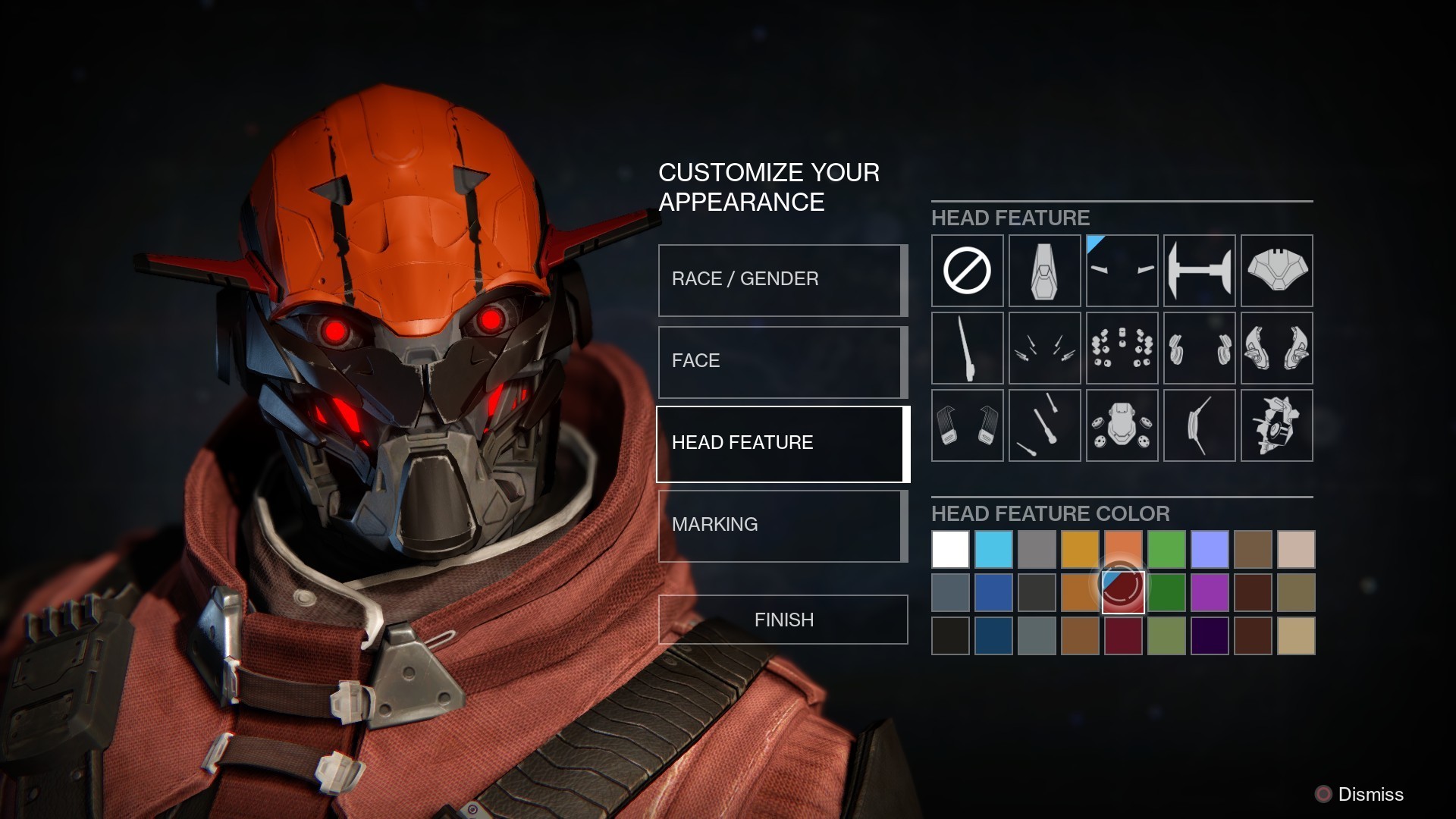
Task: Pick the purple color in the bottom swatch row
Action: click(x=1210, y=637)
